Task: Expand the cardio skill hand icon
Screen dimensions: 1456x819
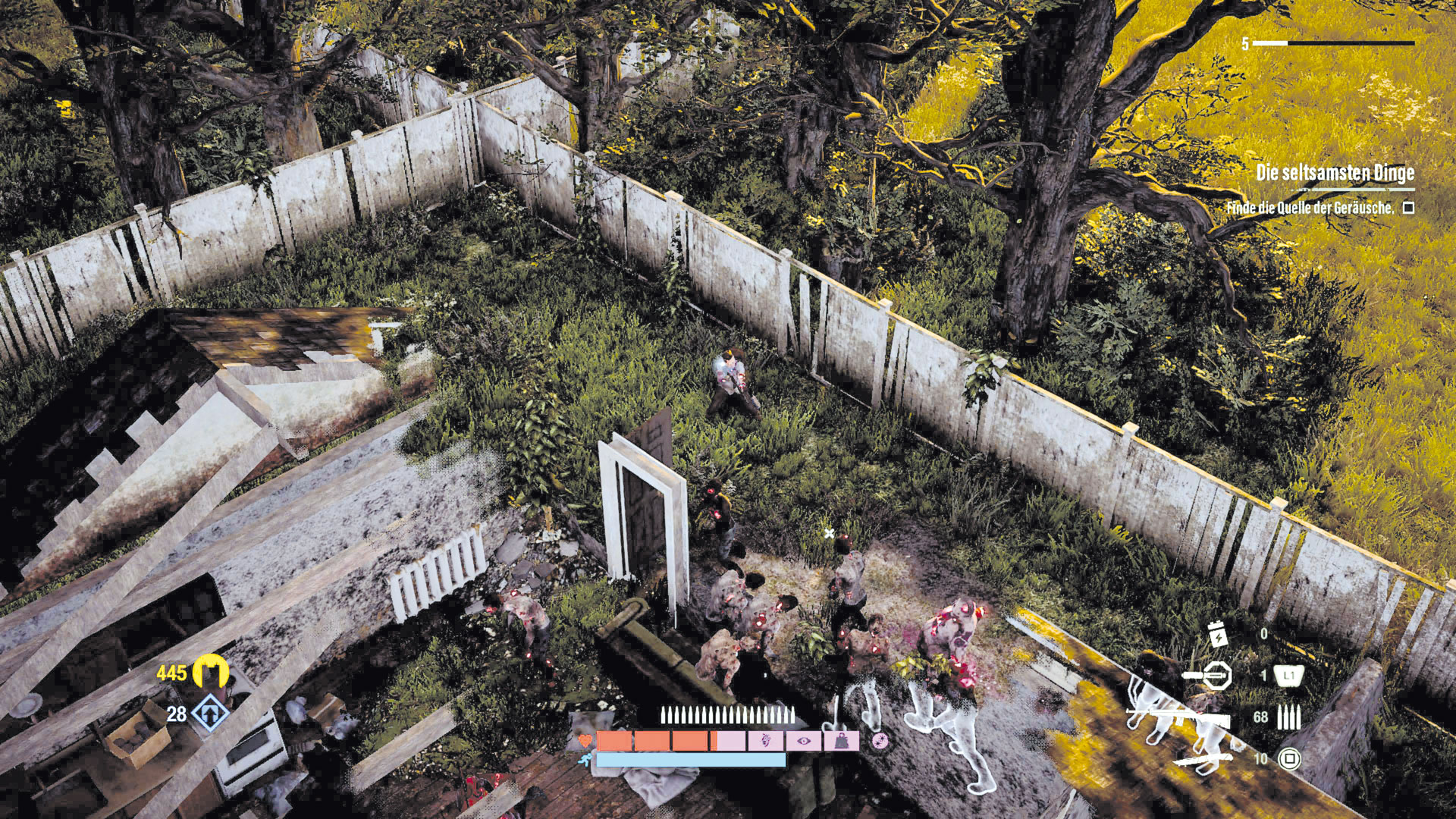Action: click(x=765, y=741)
